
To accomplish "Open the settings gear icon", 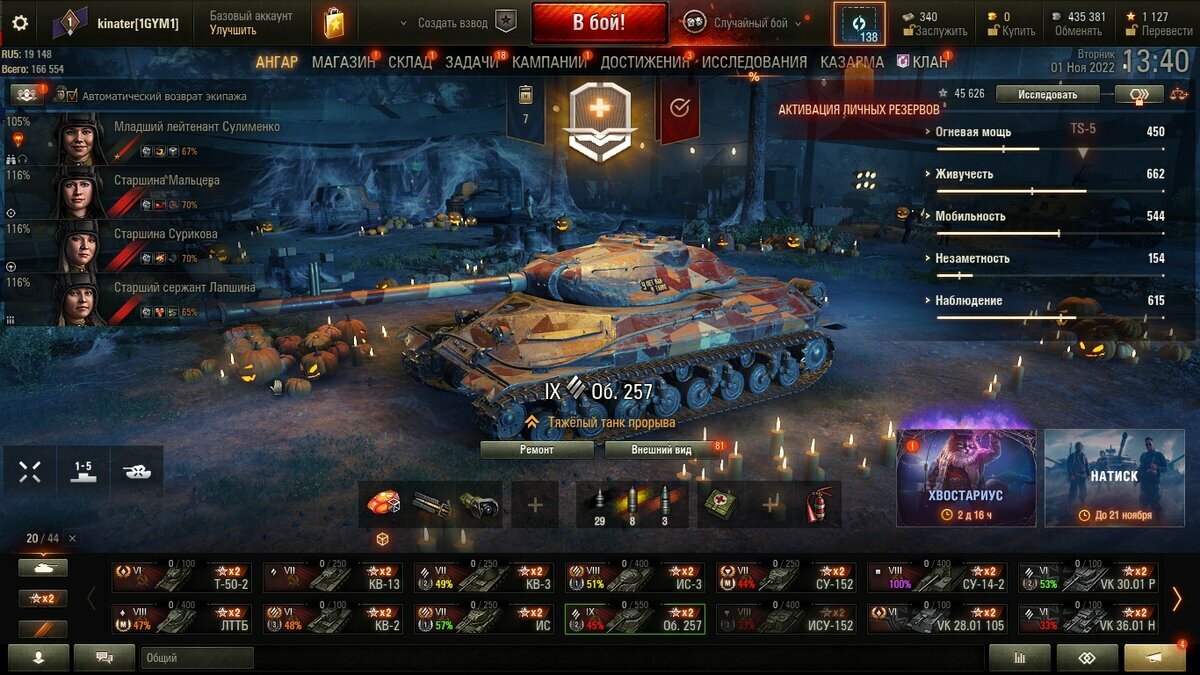I will pyautogui.click(x=19, y=23).
